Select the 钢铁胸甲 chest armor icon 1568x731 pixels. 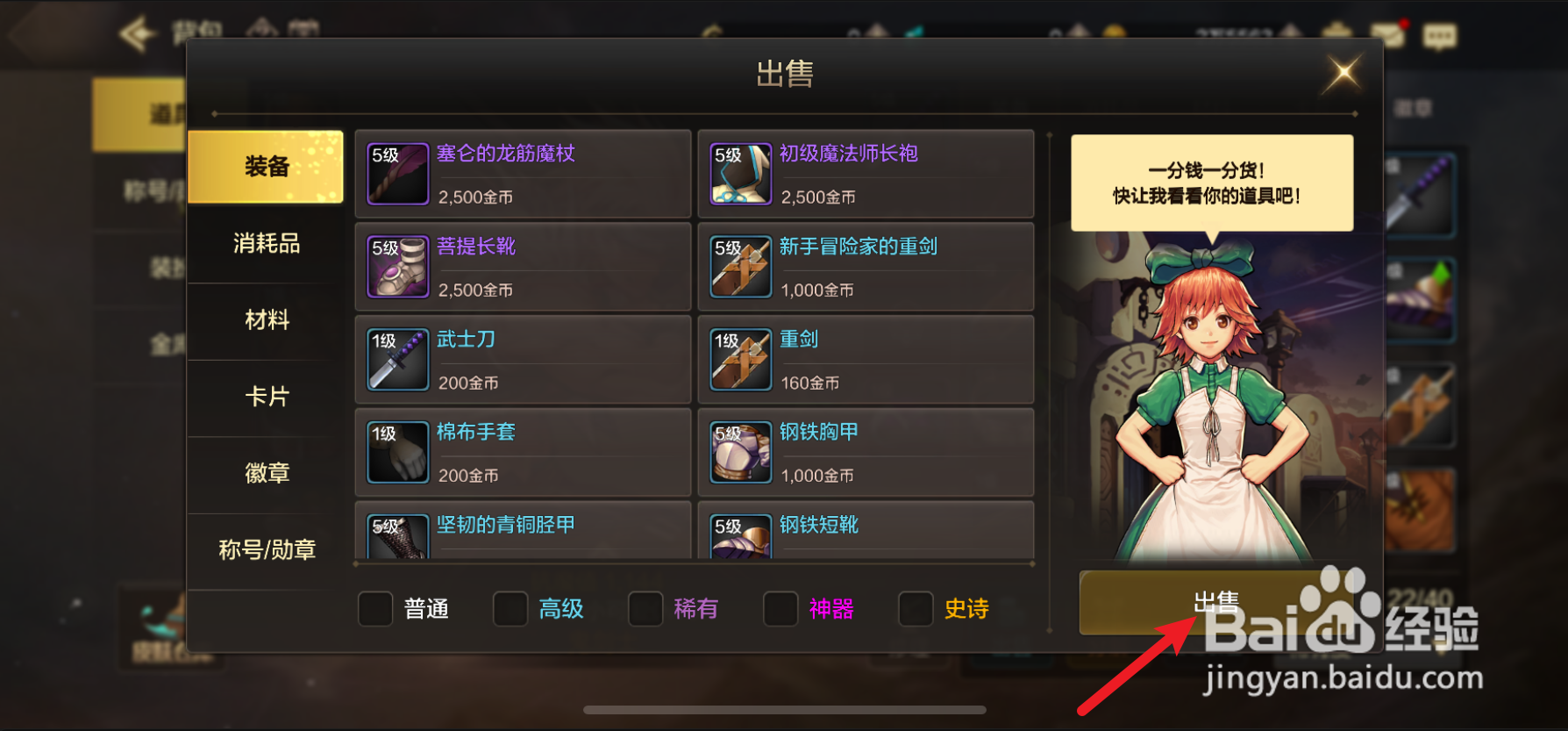[x=739, y=452]
